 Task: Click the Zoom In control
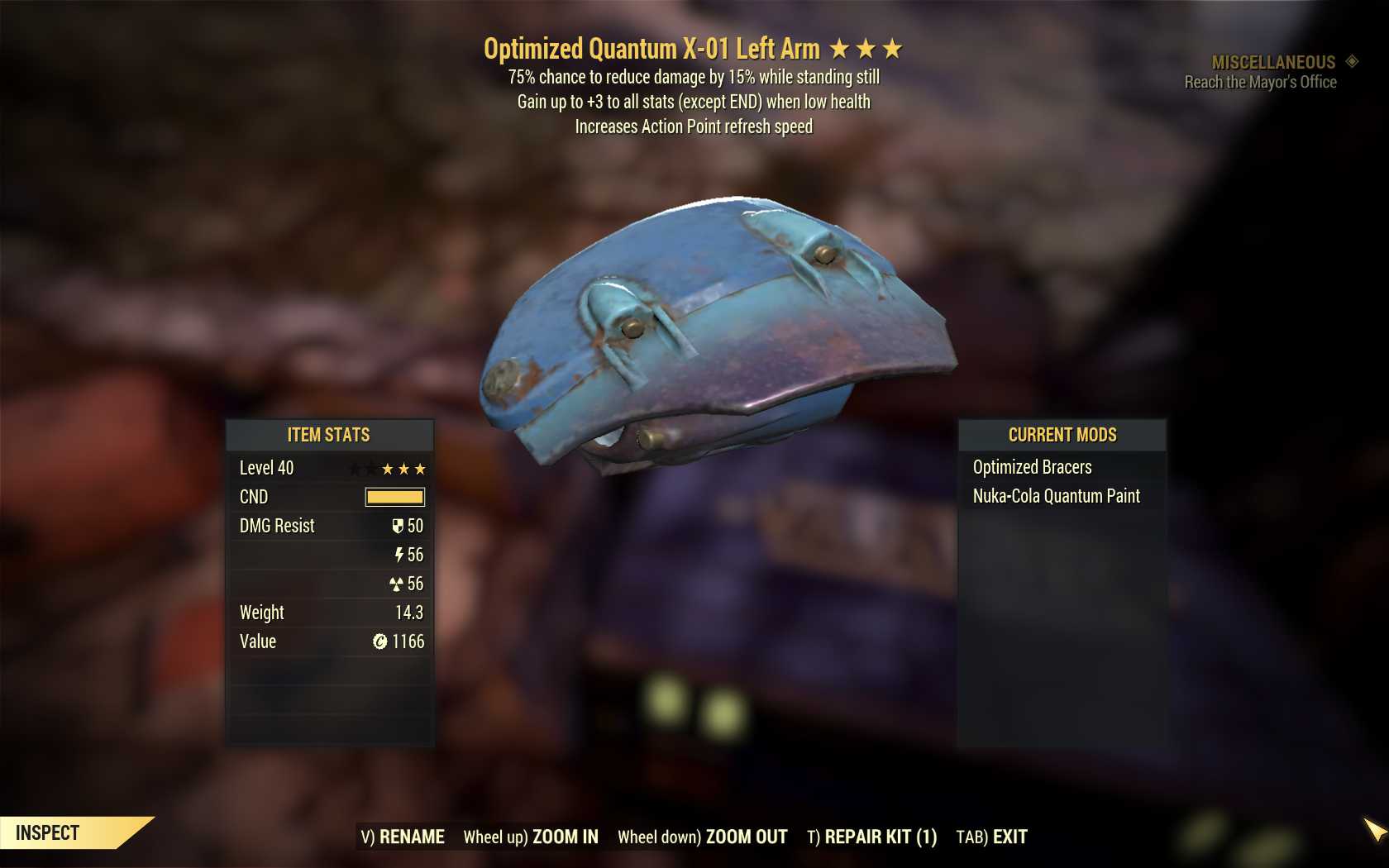531,837
